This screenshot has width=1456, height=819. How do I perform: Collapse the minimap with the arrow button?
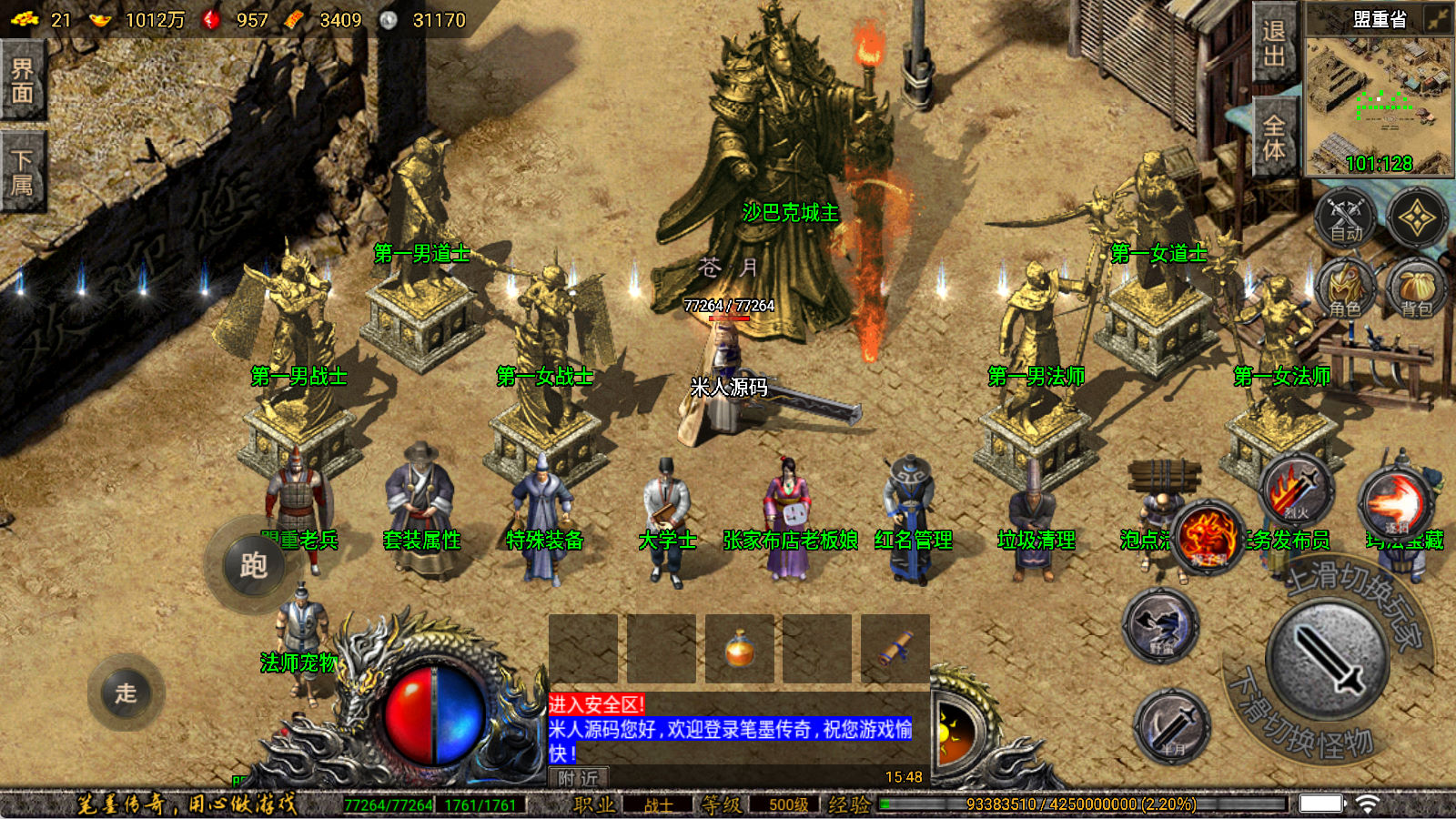1438,18
